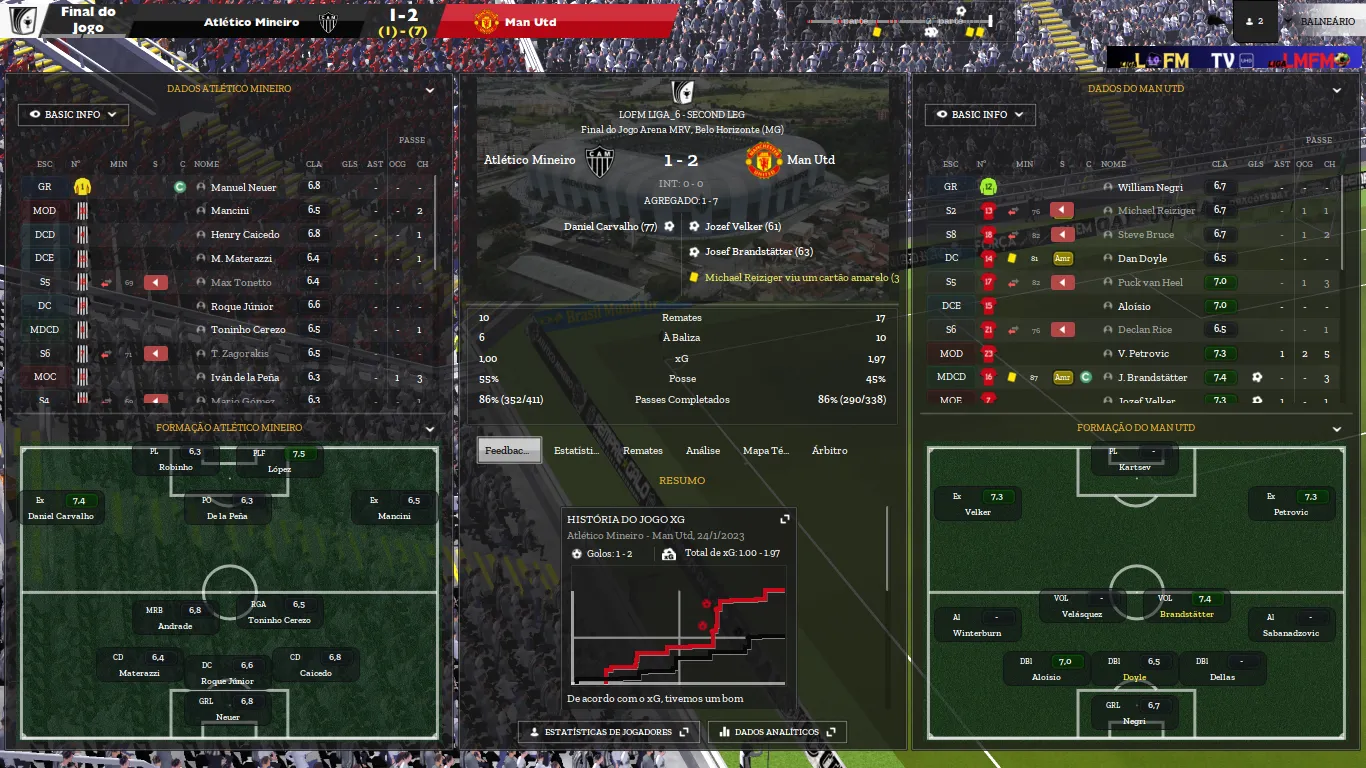This screenshot has height=768, width=1366.
Task: Switch to the Feedback tab
Action: click(509, 450)
